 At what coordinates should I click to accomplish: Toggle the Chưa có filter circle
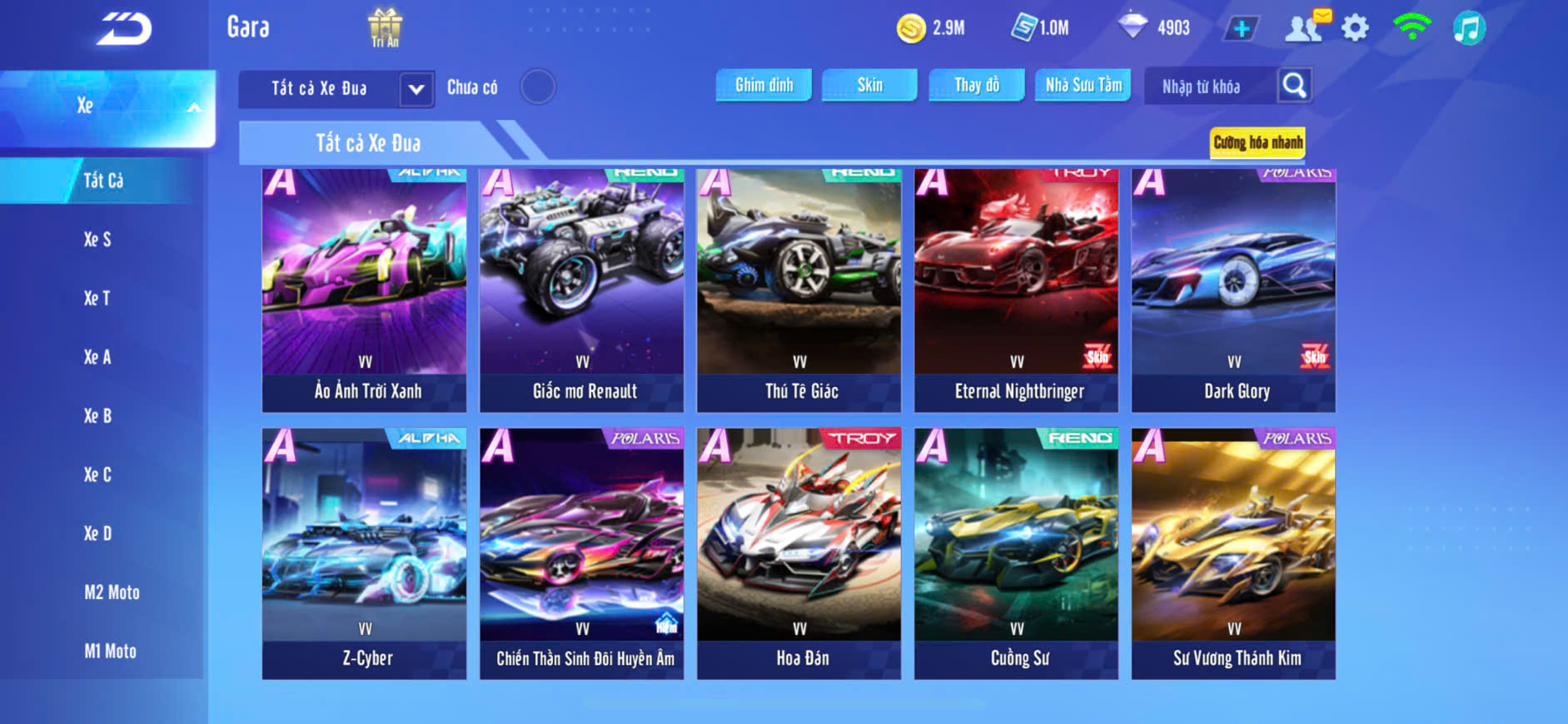(538, 87)
